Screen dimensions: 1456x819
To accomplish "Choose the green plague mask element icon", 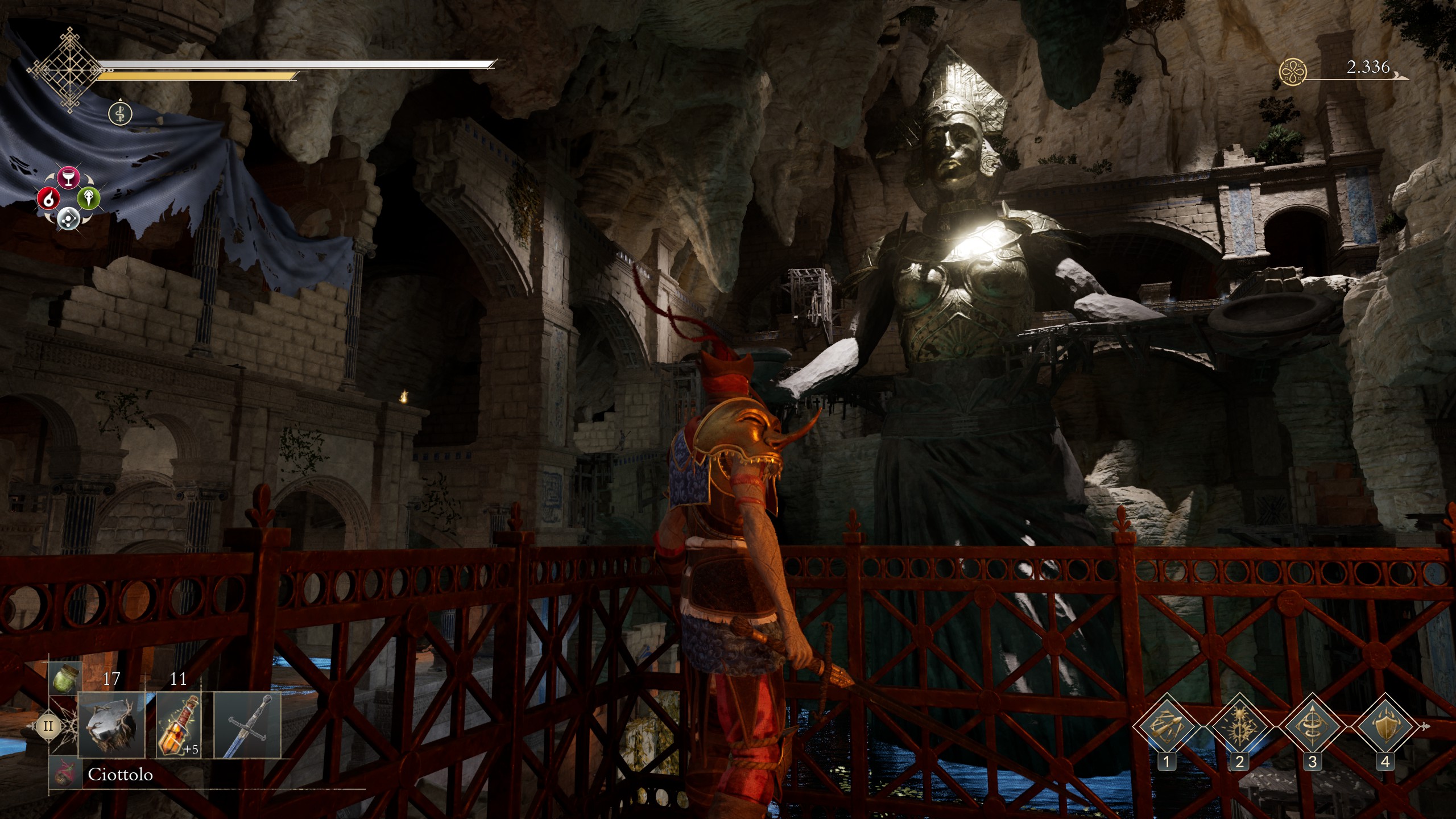I will point(89,198).
